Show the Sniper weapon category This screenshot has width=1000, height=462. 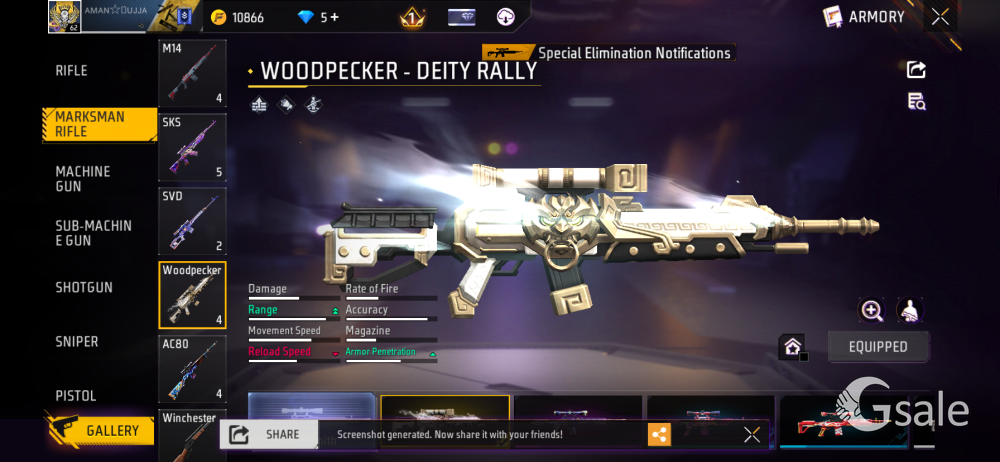coord(77,342)
